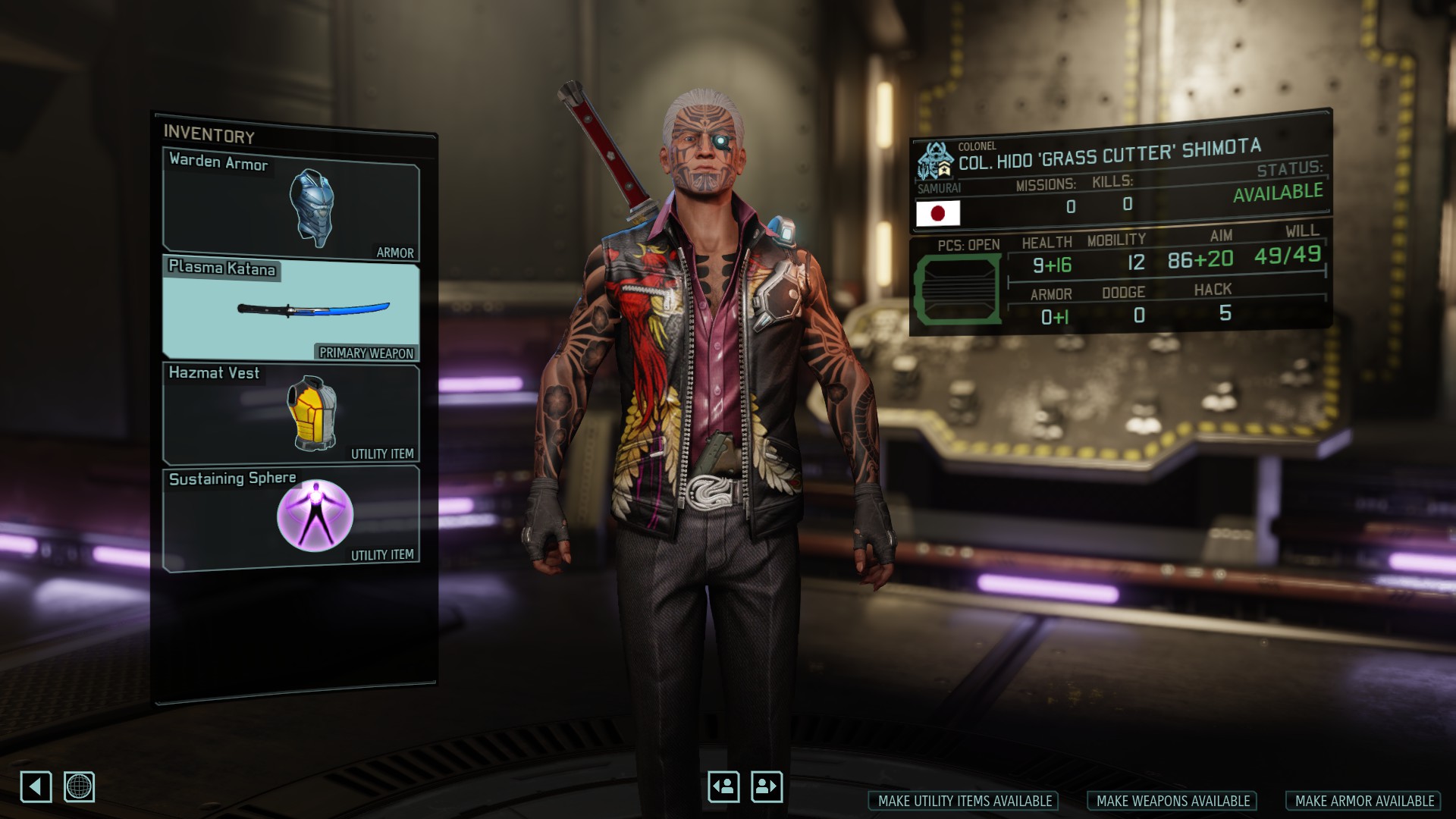The height and width of the screenshot is (819, 1456).
Task: Open the empty PCS slot
Action: pyautogui.click(x=957, y=289)
